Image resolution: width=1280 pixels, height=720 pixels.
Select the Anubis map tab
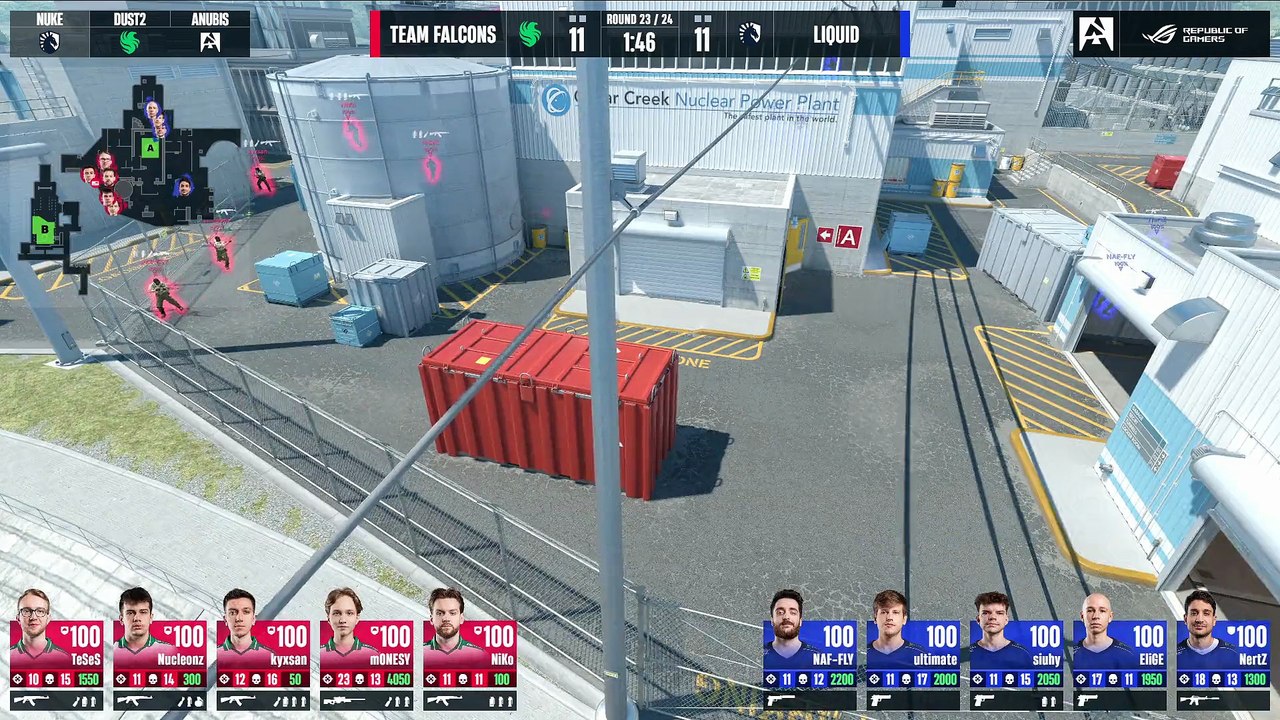pos(210,34)
